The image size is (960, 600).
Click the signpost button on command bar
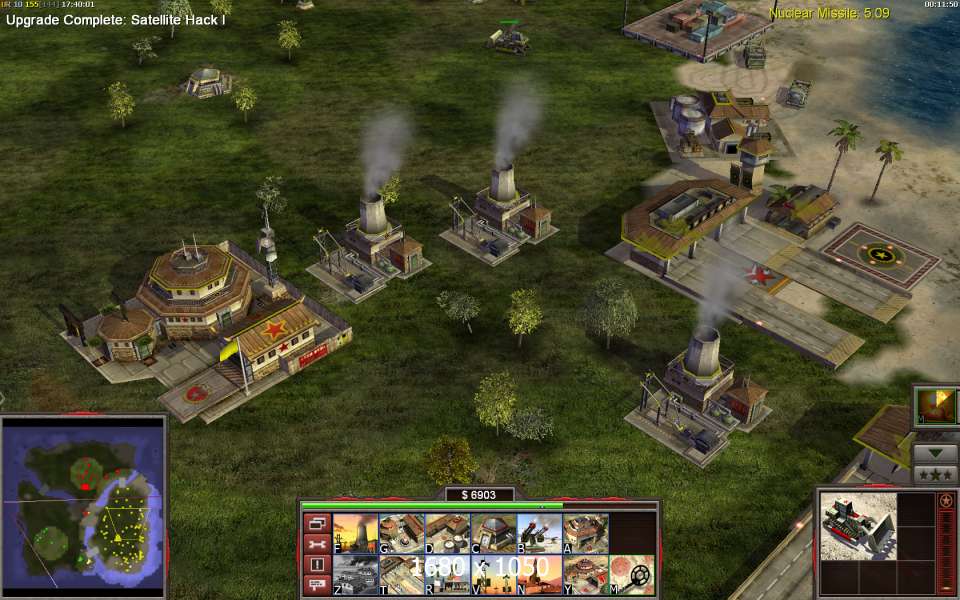pyautogui.click(x=317, y=584)
